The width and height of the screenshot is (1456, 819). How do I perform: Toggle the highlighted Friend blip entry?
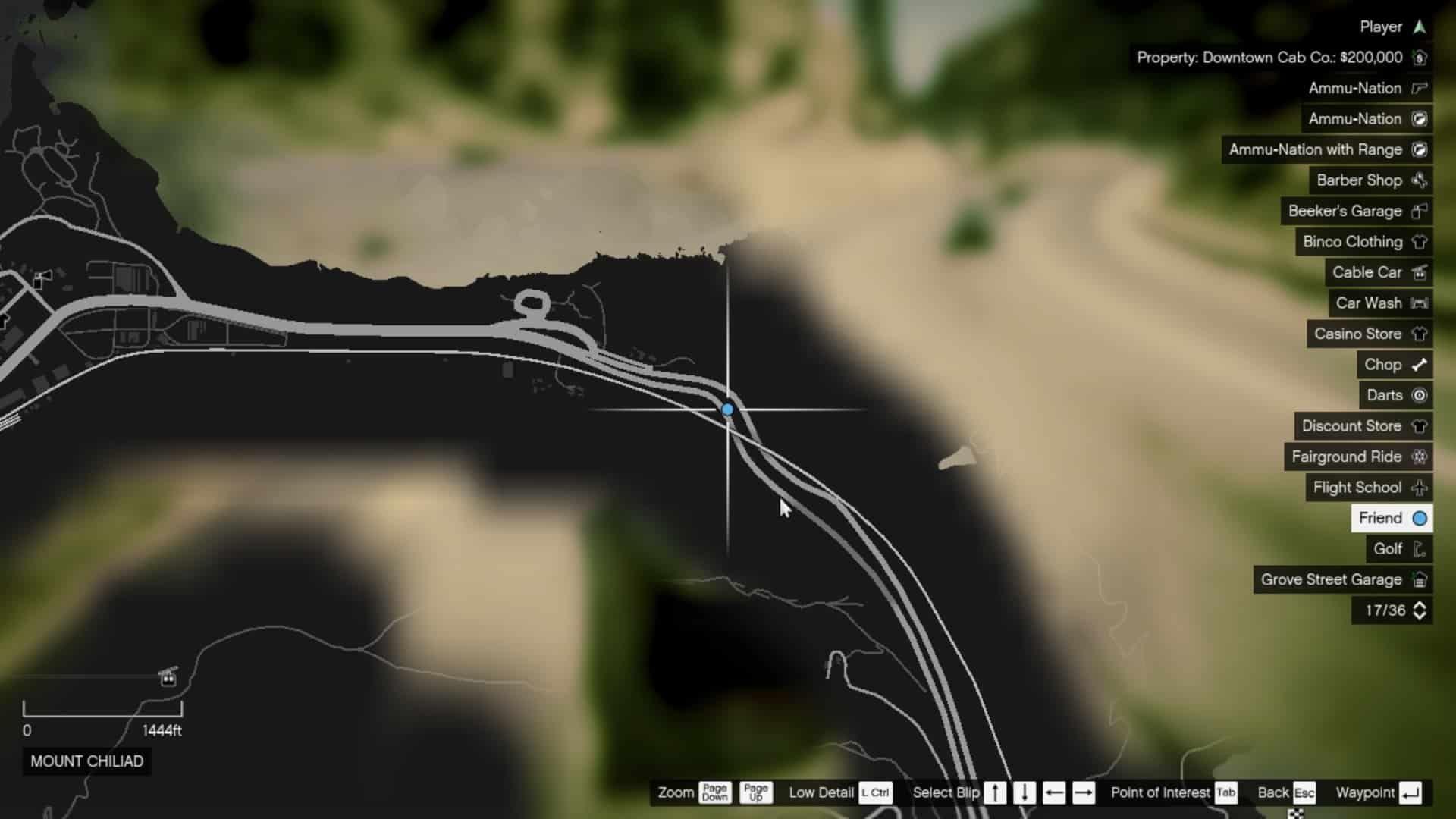pos(1392,518)
